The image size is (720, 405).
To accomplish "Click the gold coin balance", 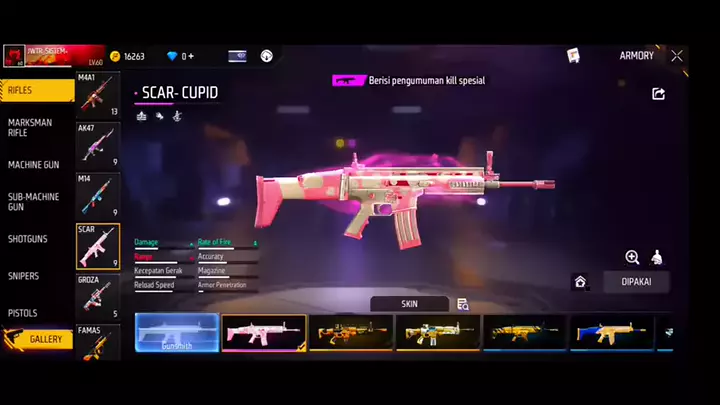I will pyautogui.click(x=127, y=56).
